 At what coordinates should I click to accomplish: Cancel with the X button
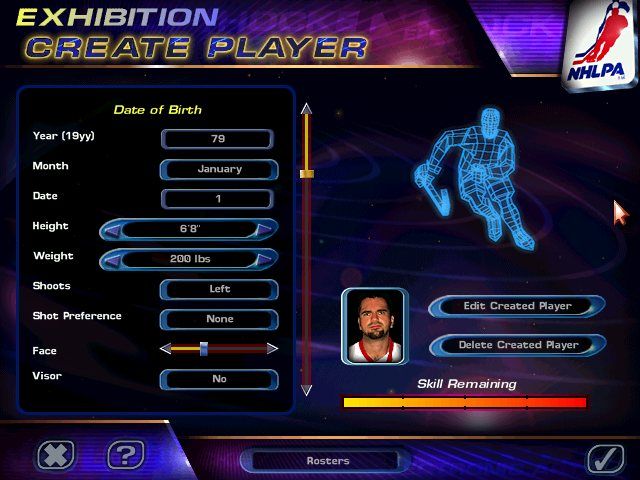pos(56,456)
